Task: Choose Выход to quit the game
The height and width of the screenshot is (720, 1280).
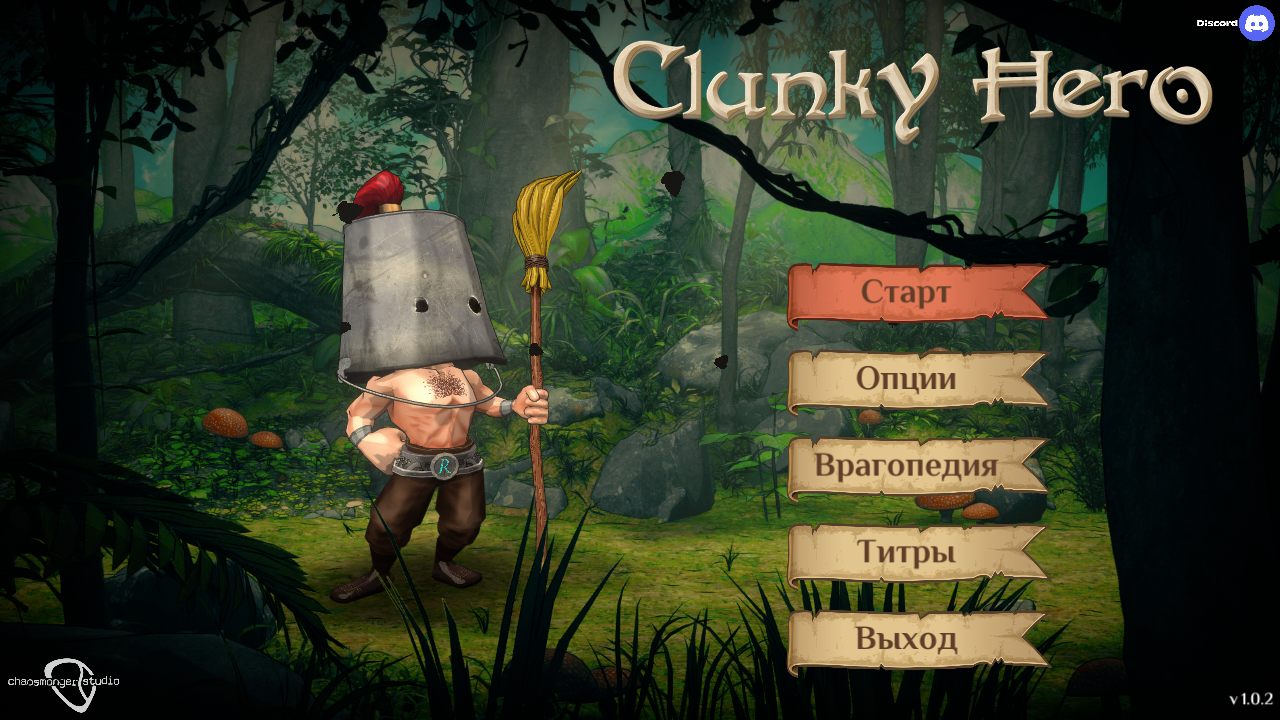Action: pyautogui.click(x=906, y=637)
